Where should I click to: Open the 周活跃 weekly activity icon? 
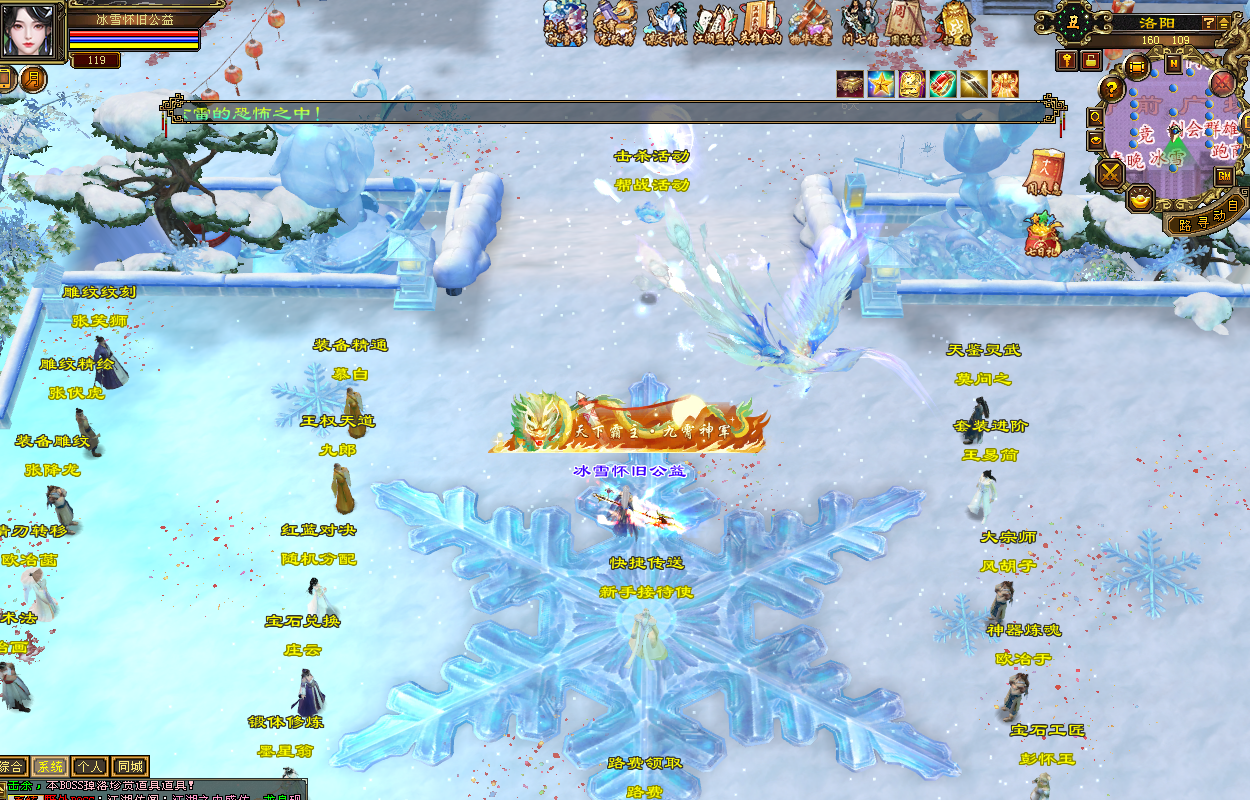[904, 24]
